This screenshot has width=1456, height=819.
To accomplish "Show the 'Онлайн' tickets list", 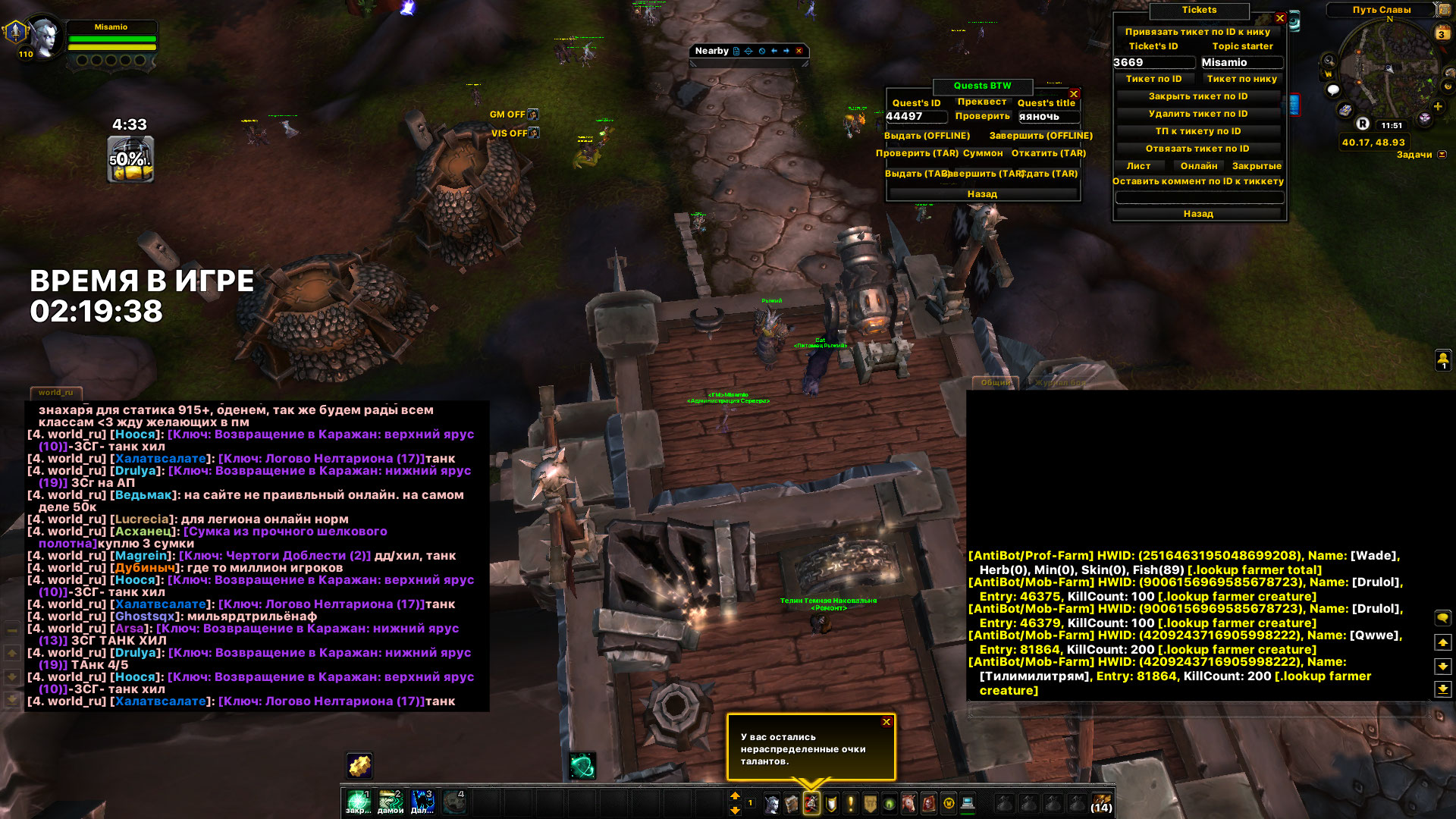I will (x=1198, y=166).
